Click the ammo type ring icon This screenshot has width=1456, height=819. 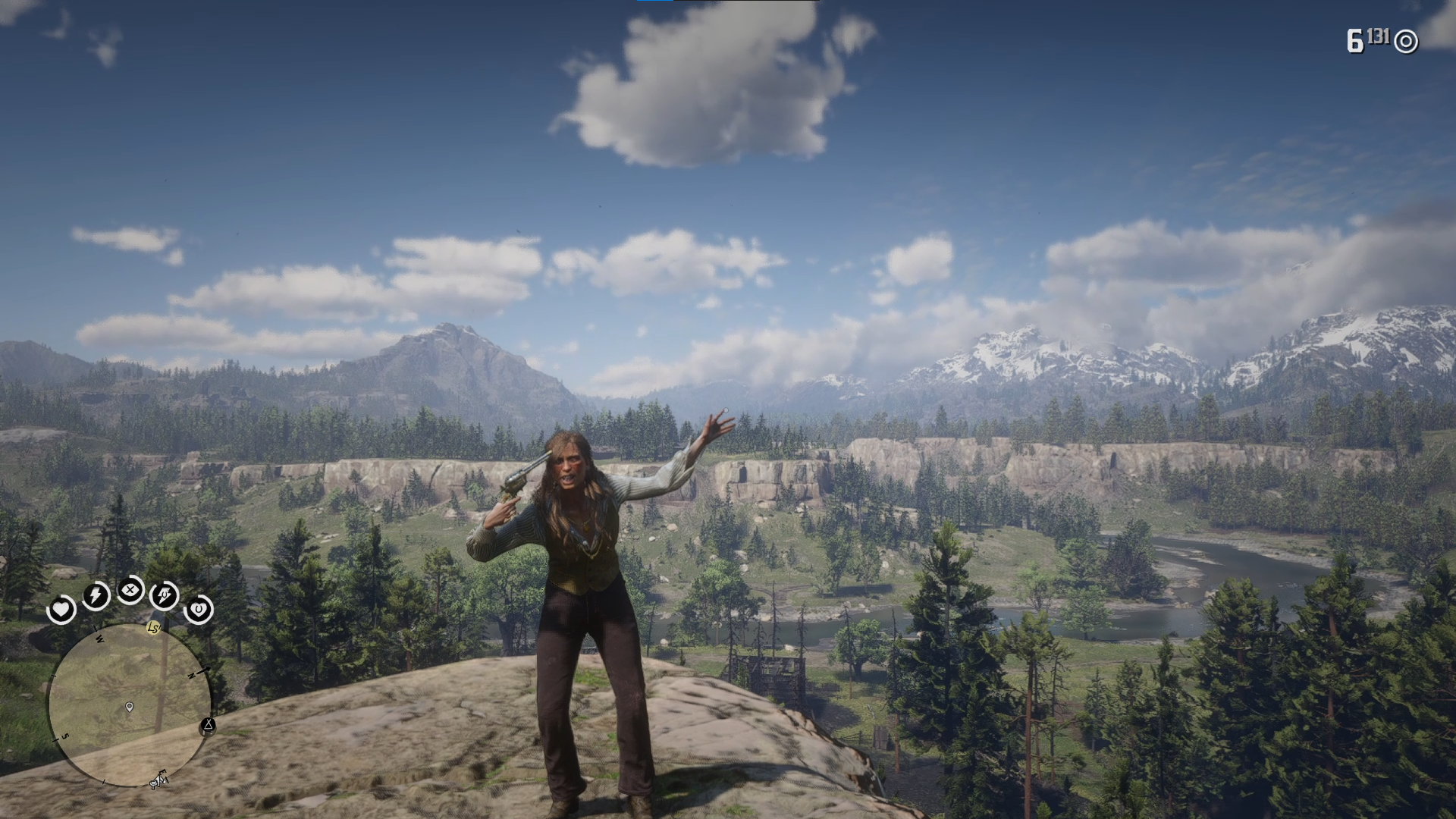tap(1406, 42)
